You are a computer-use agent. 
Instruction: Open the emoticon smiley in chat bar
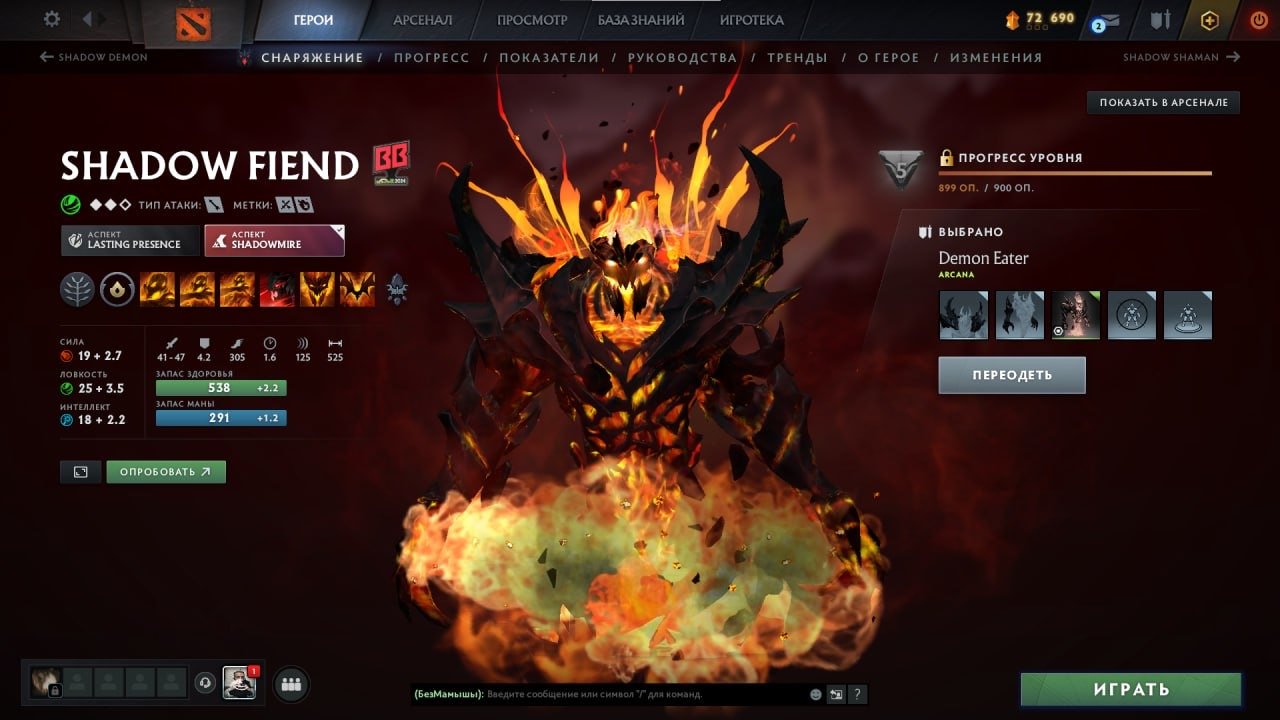pos(813,694)
